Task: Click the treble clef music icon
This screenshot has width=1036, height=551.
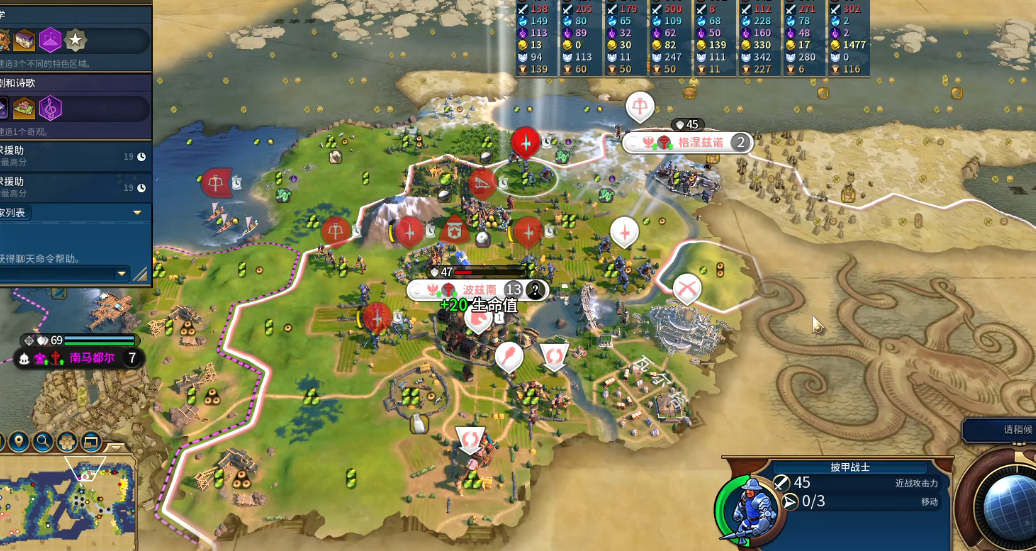Action: pyautogui.click(x=50, y=108)
